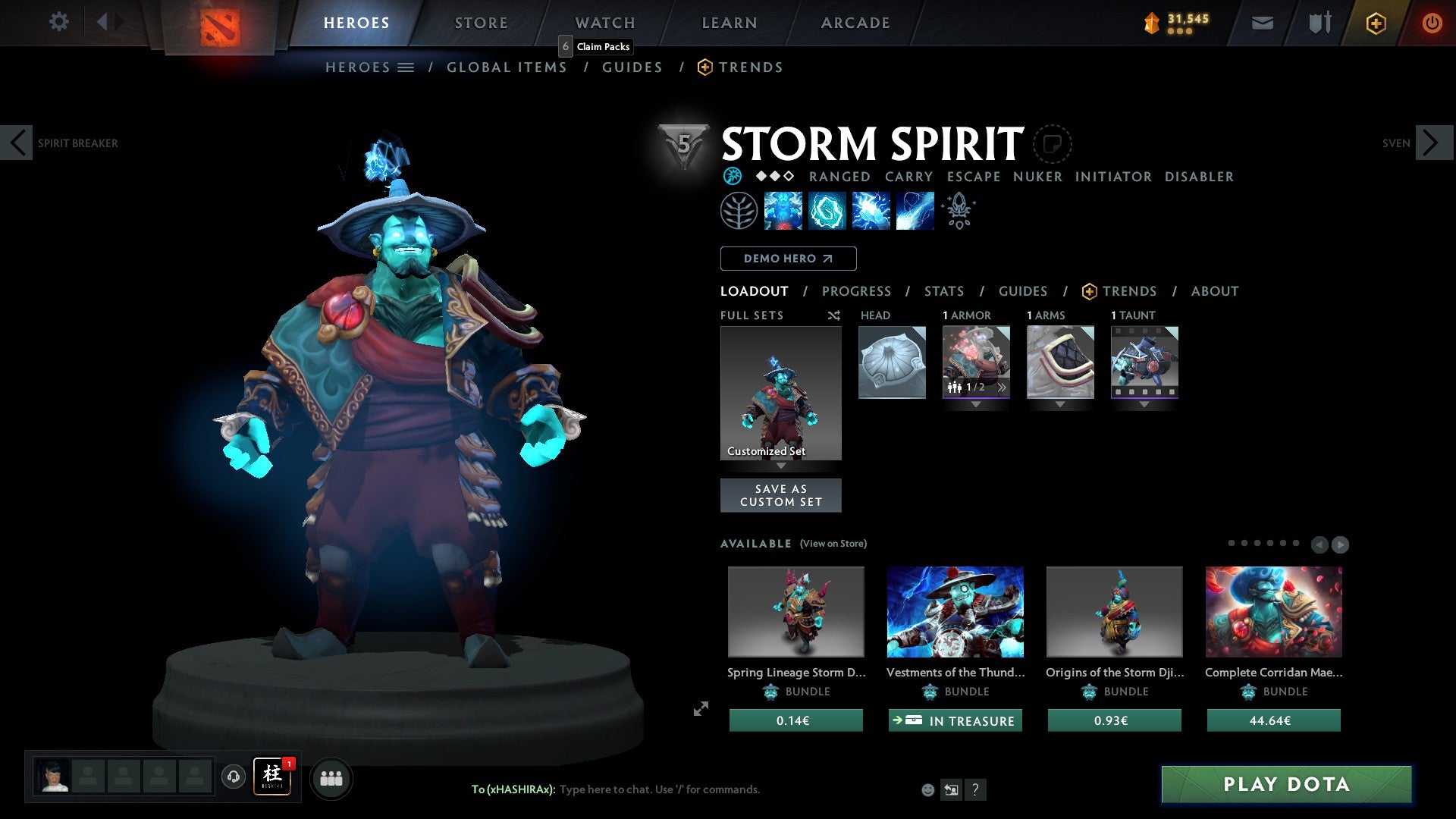
Task: Open the settings gear icon
Action: (x=58, y=22)
